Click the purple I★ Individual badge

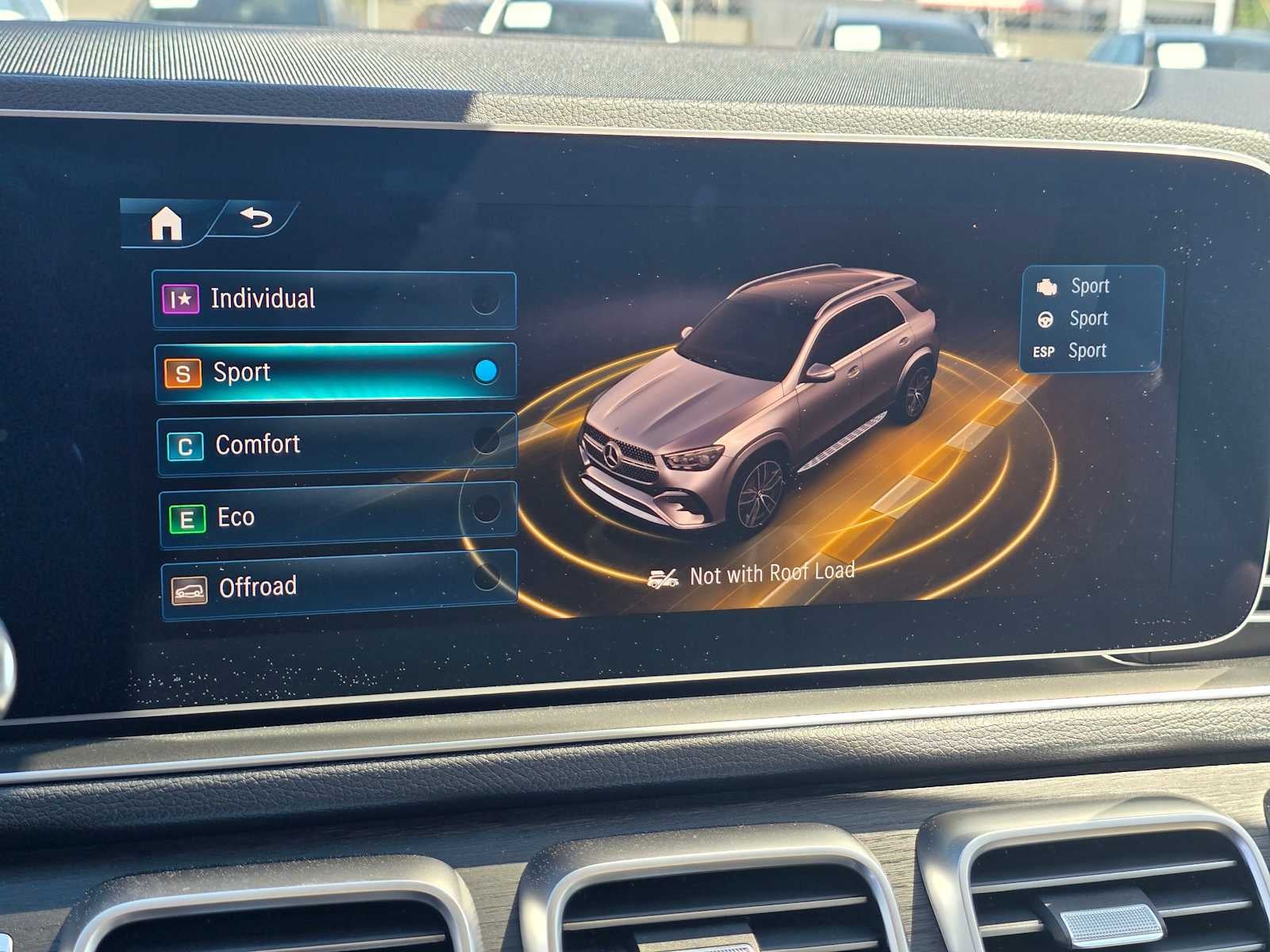tap(181, 299)
